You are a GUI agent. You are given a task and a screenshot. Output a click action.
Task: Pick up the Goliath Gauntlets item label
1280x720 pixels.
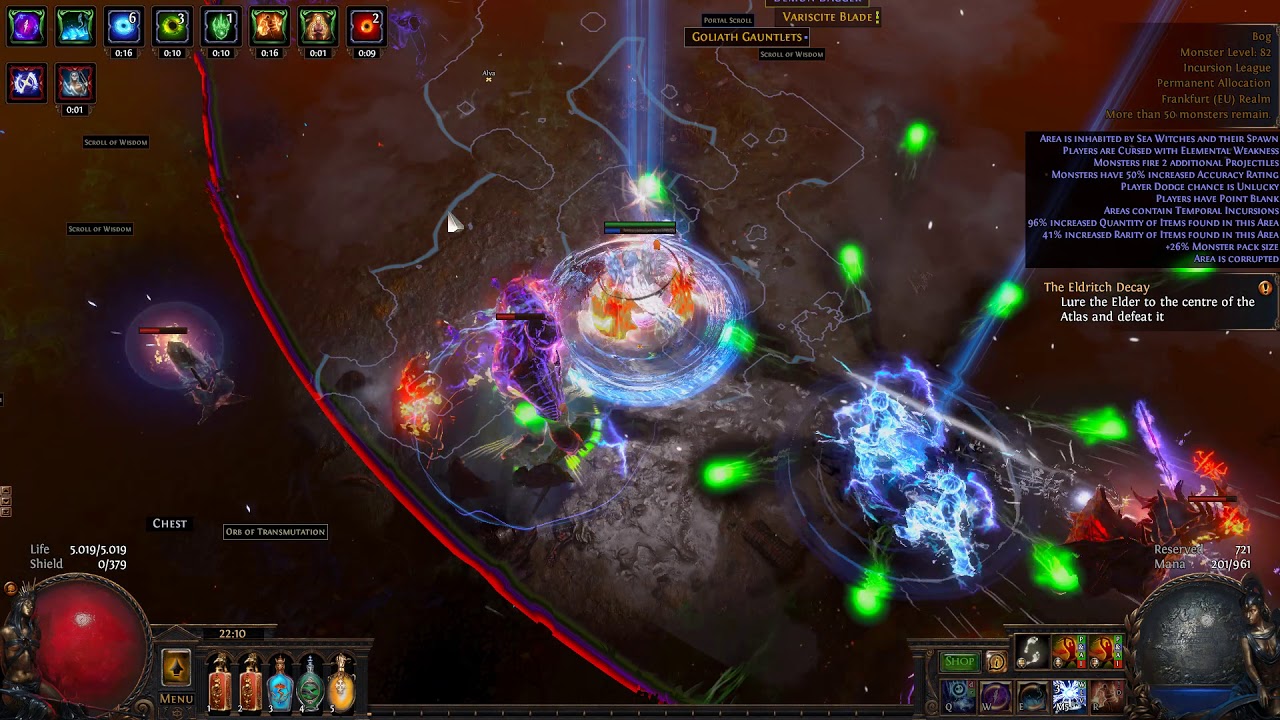(x=746, y=37)
